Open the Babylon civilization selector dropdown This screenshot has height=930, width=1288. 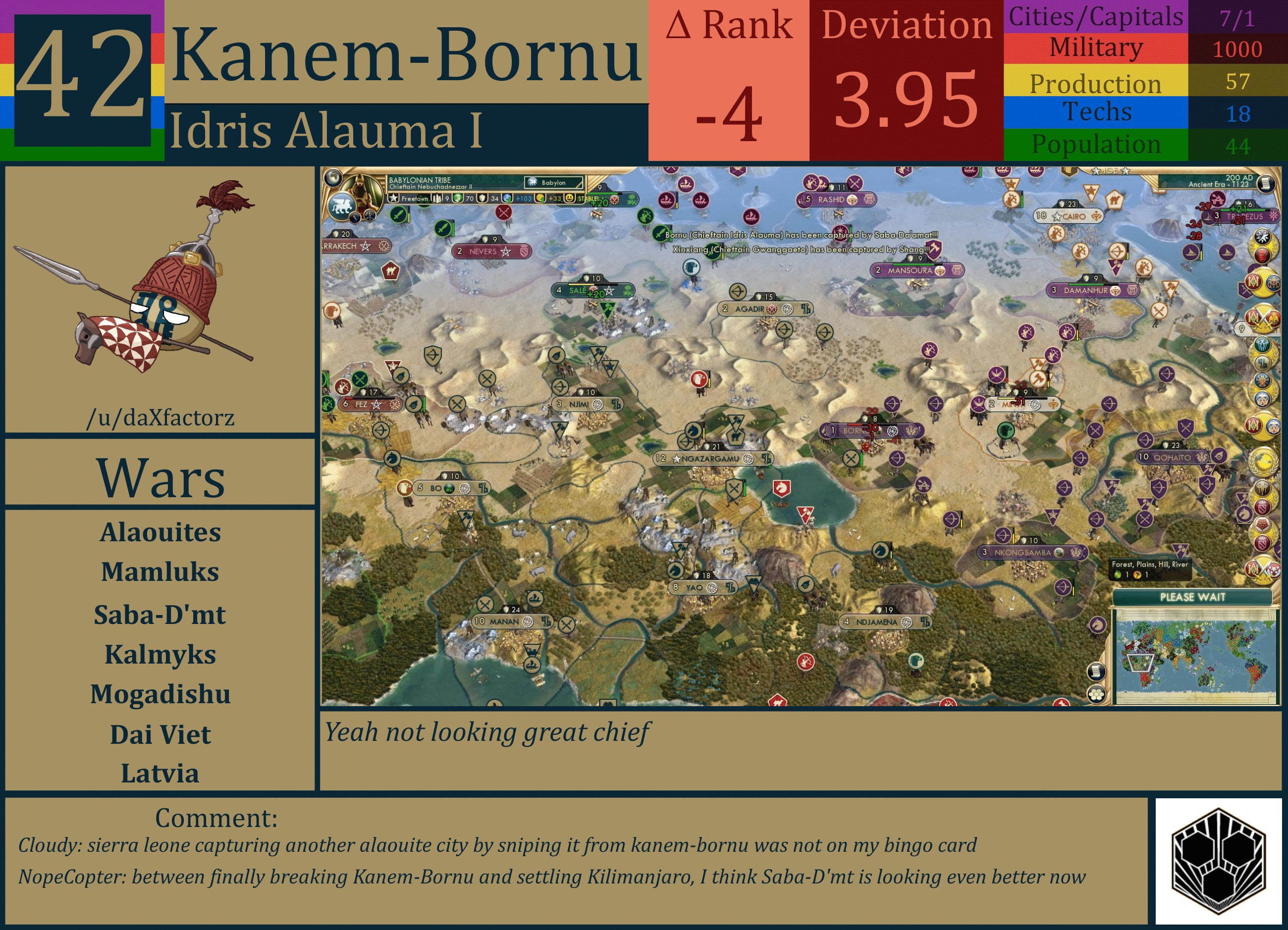click(553, 183)
